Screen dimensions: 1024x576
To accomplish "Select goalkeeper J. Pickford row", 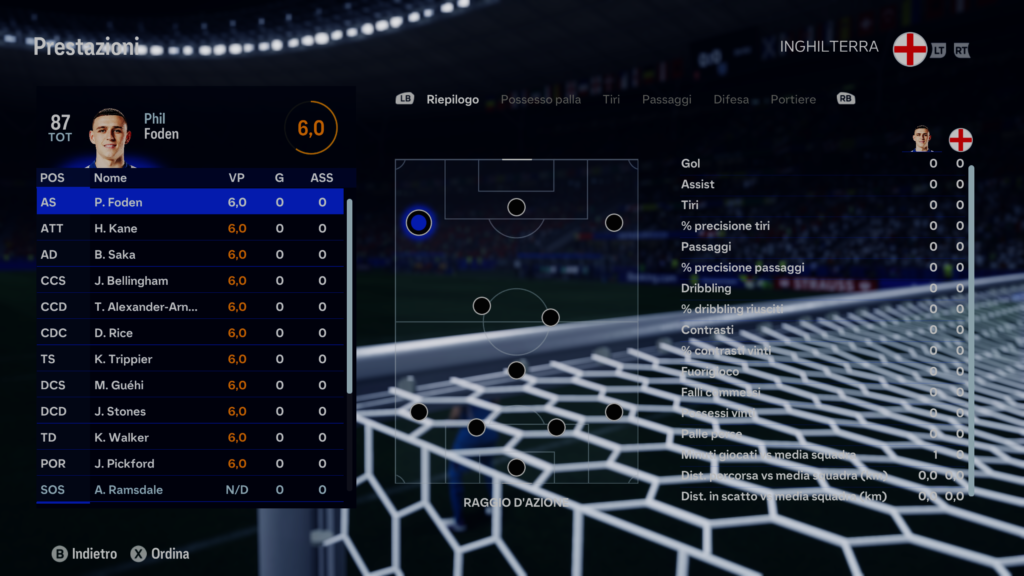I will pos(190,464).
